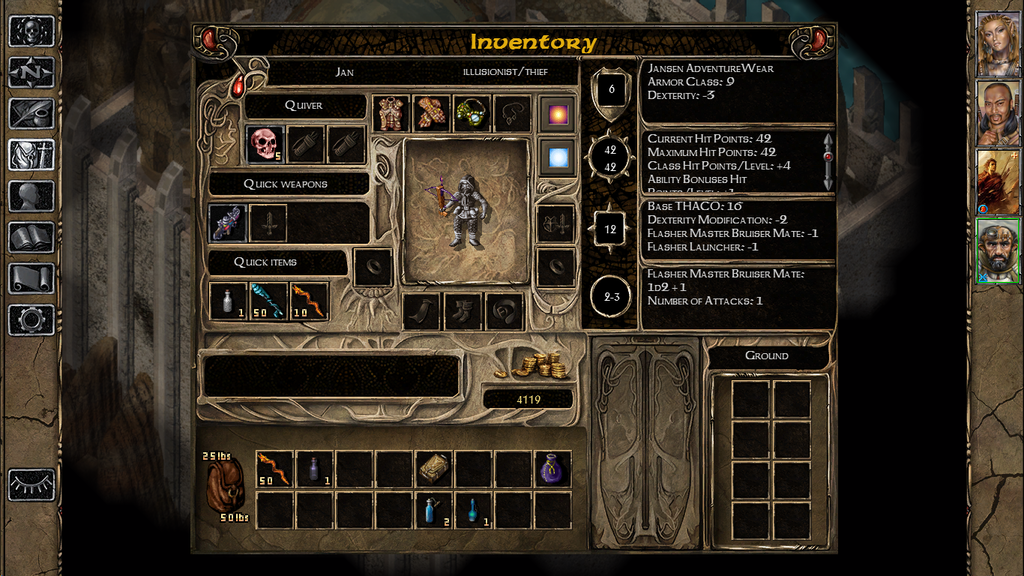Return to game with the skull button
Screen dimensions: 1024x576
[x=31, y=31]
